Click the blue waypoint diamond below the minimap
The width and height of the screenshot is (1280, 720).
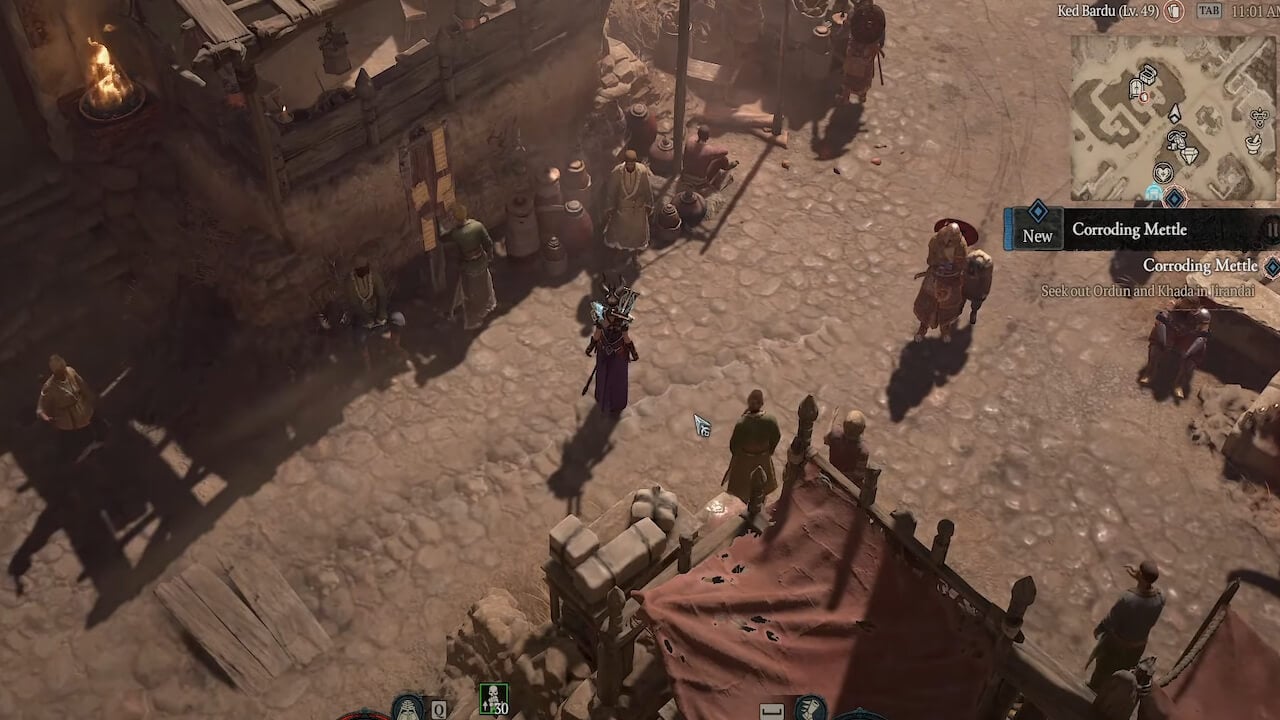click(1175, 198)
